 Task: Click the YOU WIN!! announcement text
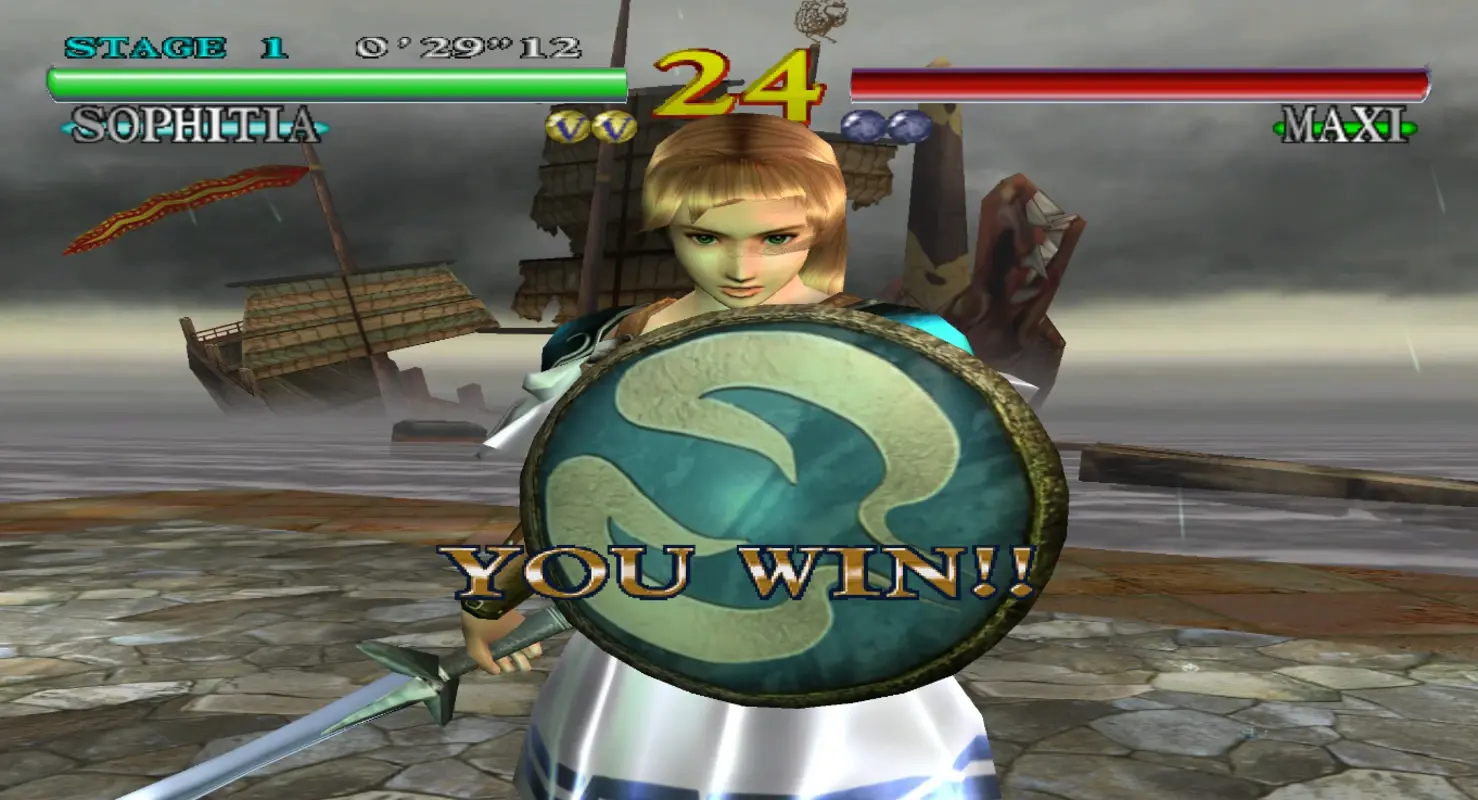pyautogui.click(x=740, y=570)
